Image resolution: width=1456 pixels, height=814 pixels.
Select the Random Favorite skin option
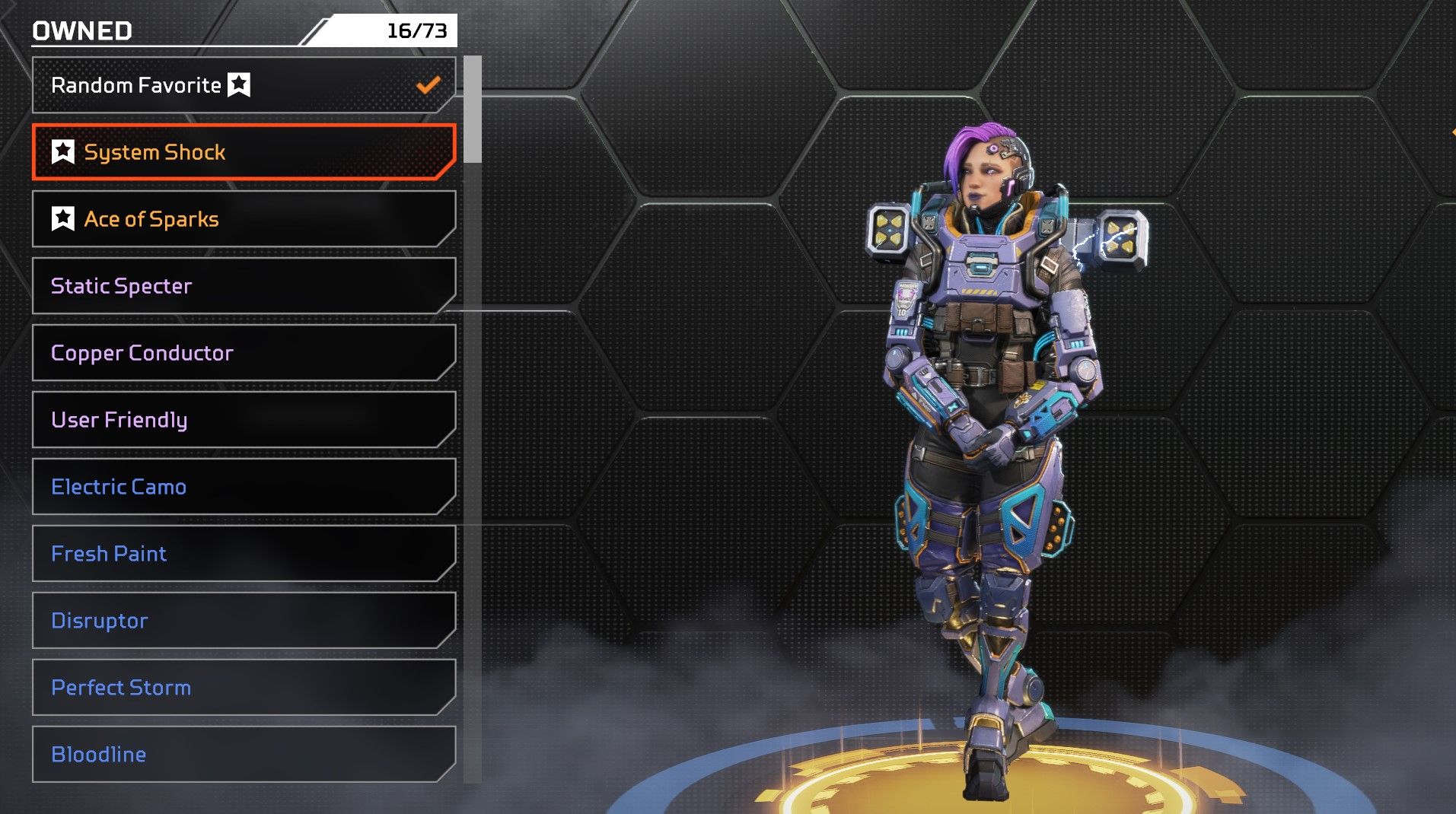coord(244,85)
